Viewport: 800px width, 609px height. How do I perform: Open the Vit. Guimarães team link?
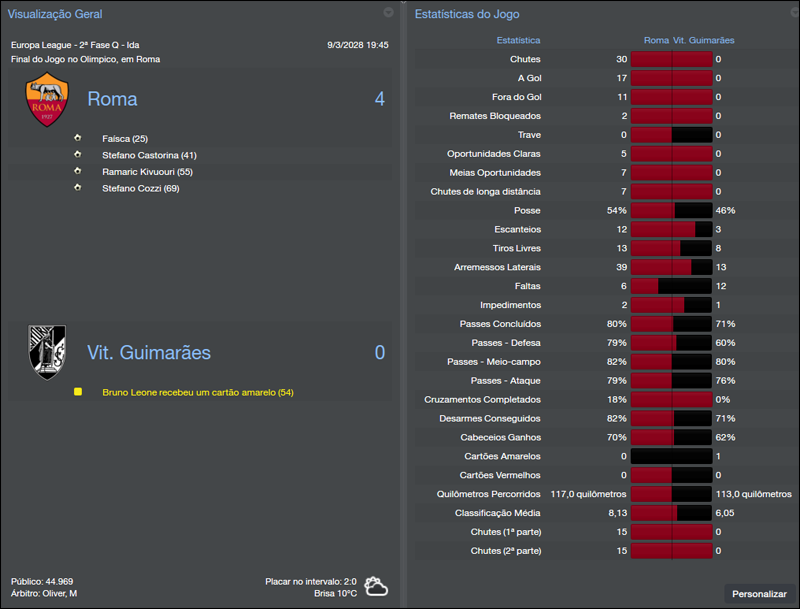[149, 353]
